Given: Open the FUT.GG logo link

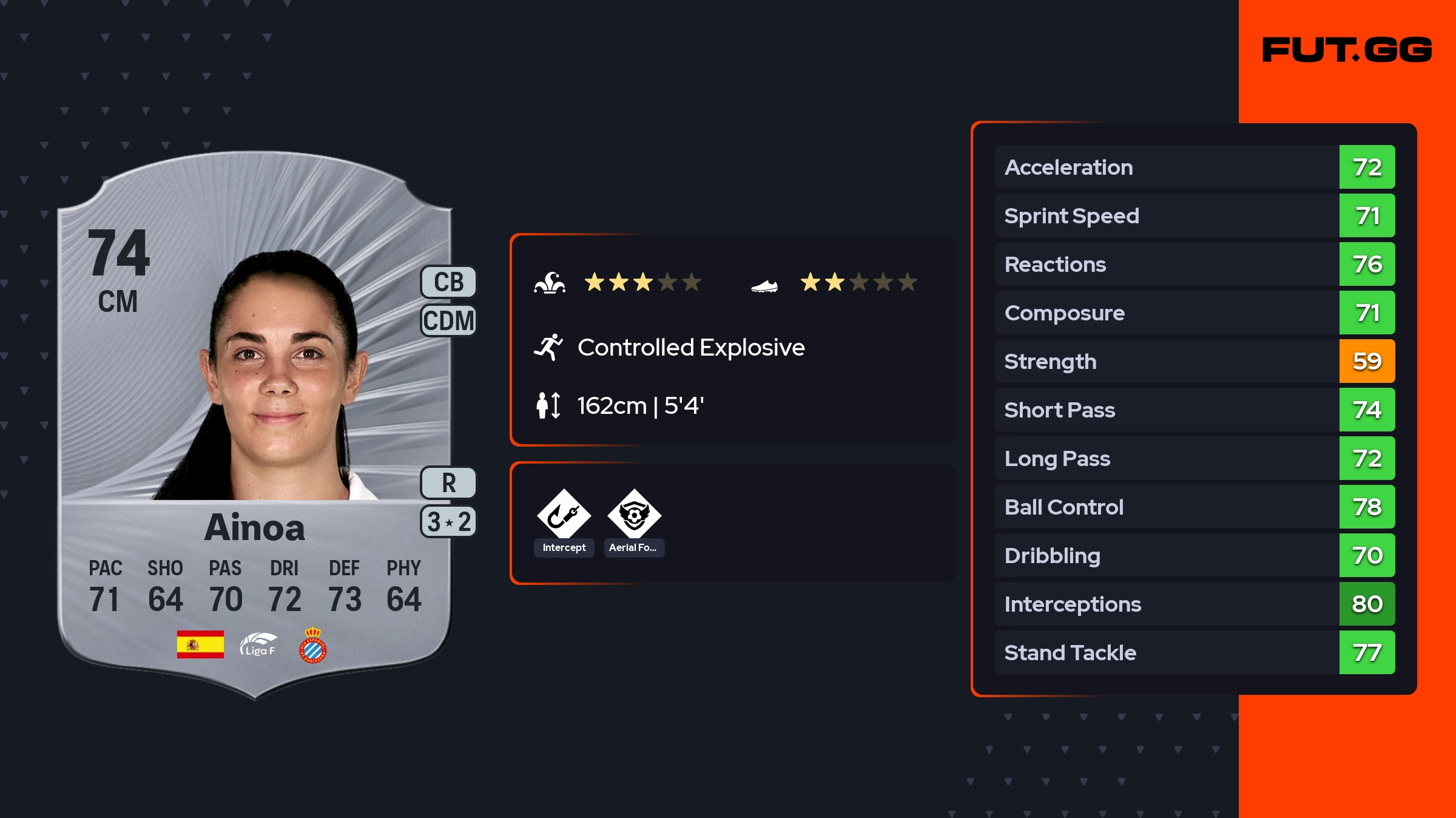Looking at the screenshot, I should coord(1347,50).
